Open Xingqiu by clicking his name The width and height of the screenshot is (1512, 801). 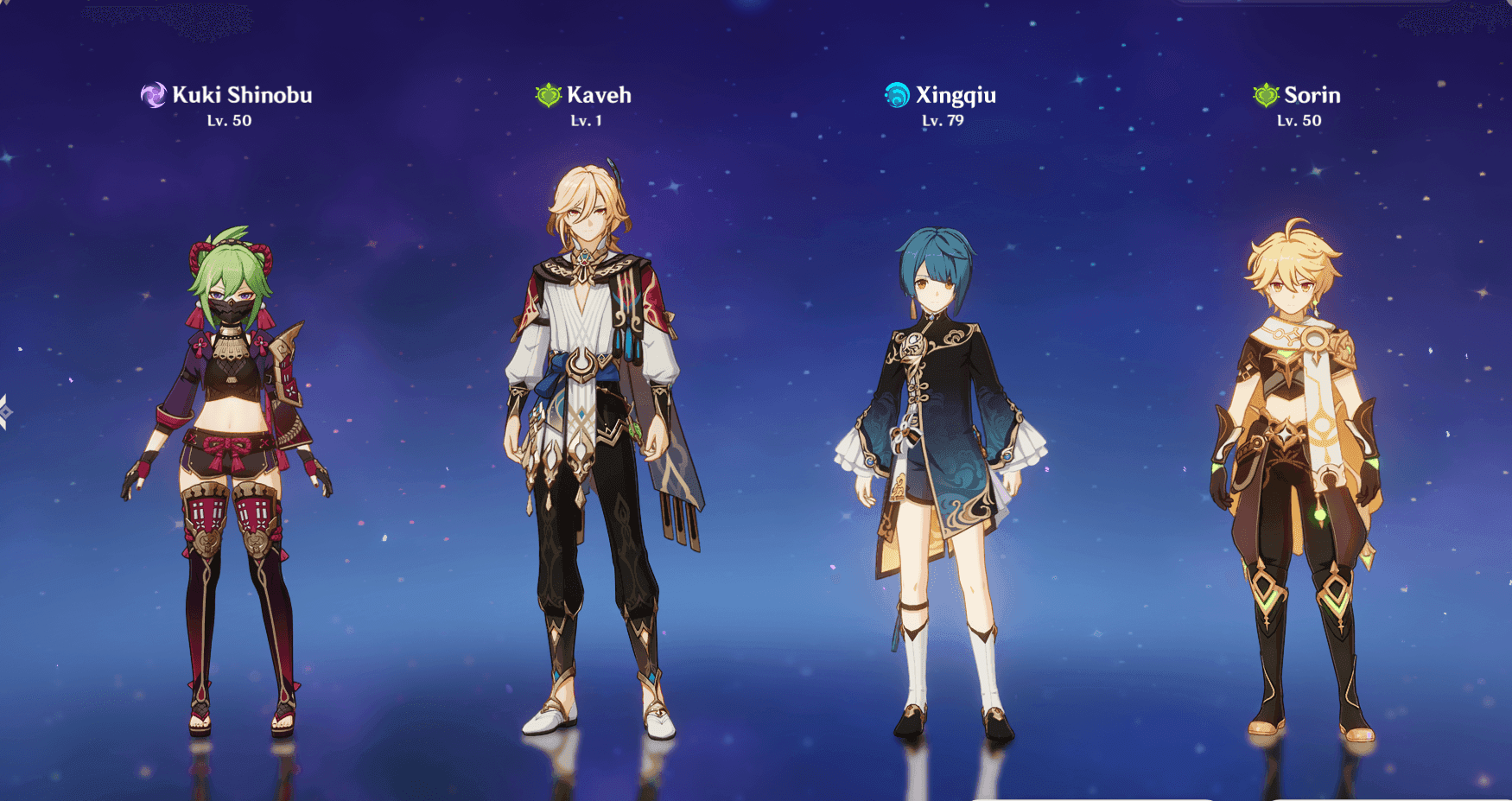956,95
